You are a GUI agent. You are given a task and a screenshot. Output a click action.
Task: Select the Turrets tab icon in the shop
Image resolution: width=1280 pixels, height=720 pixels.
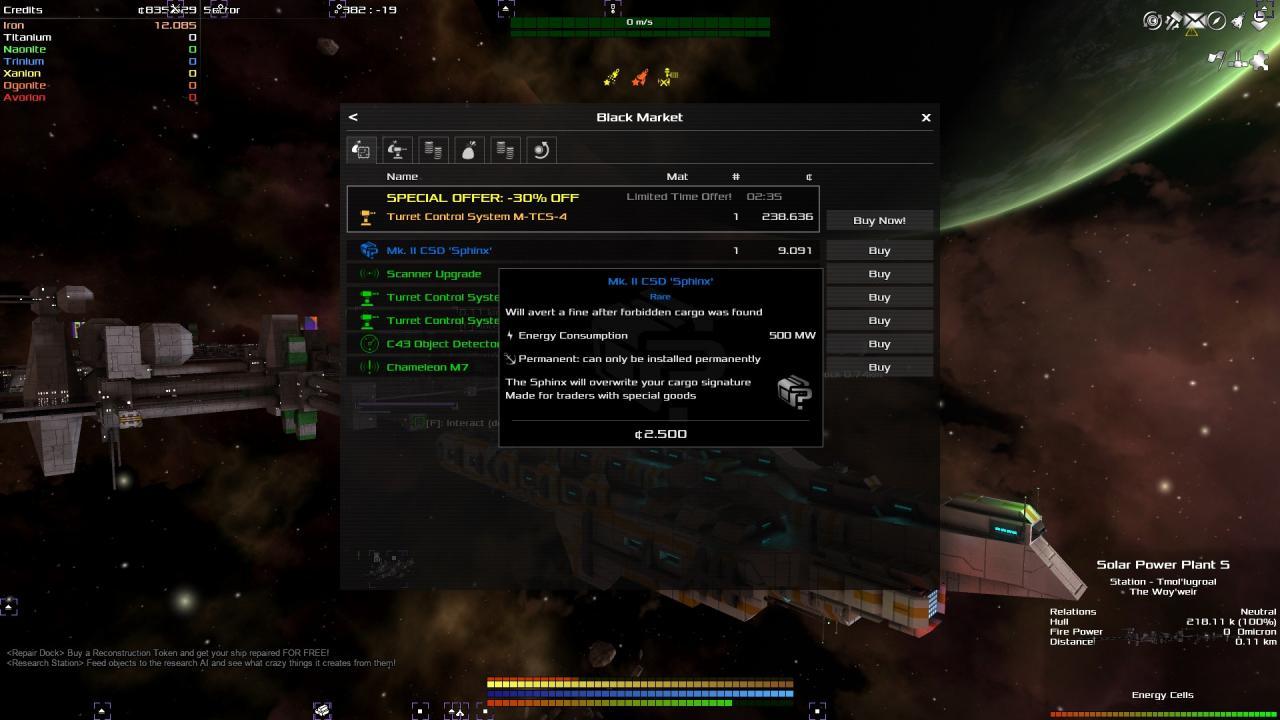(x=397, y=150)
